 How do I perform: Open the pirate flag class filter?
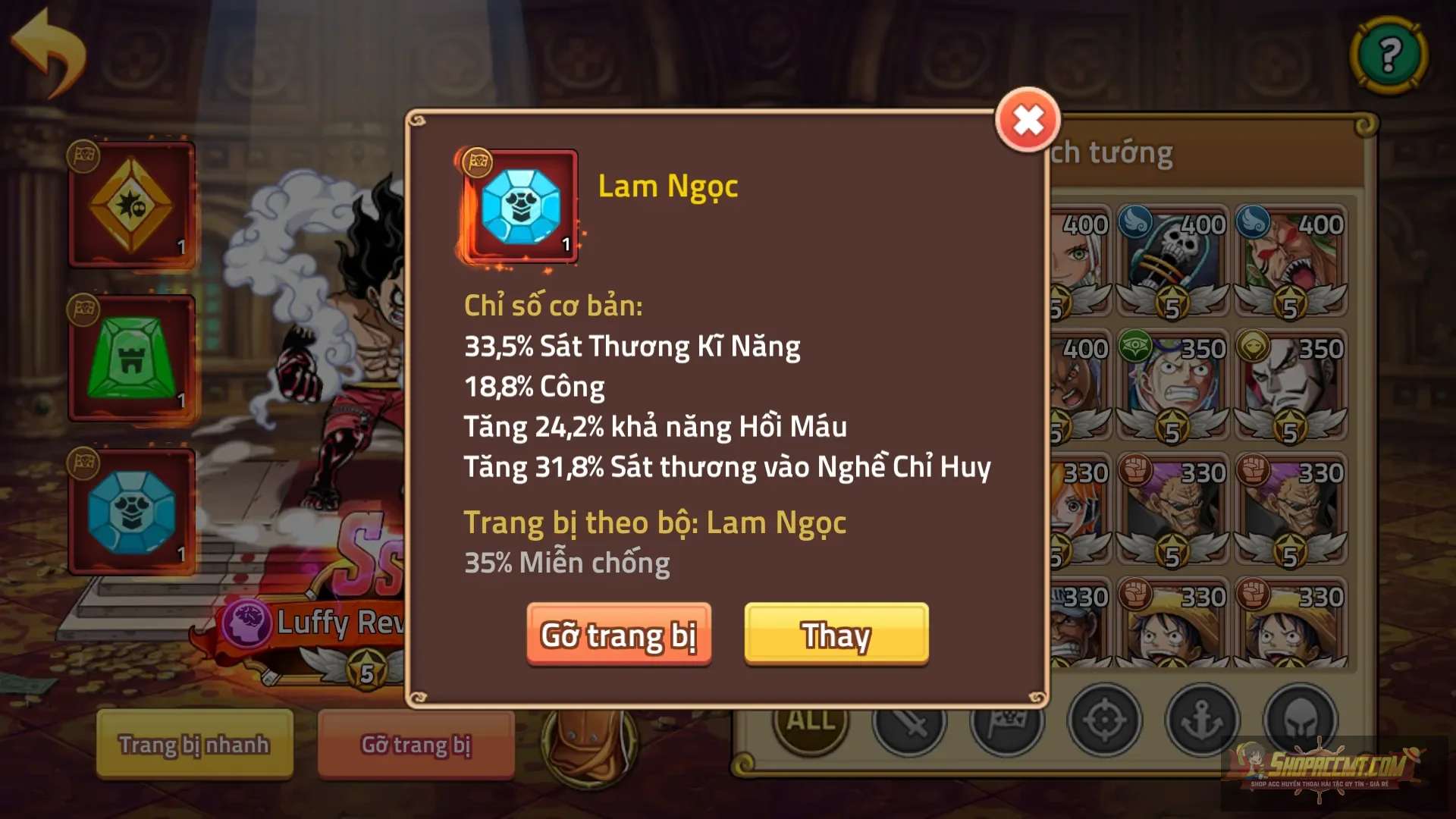pyautogui.click(x=1009, y=721)
